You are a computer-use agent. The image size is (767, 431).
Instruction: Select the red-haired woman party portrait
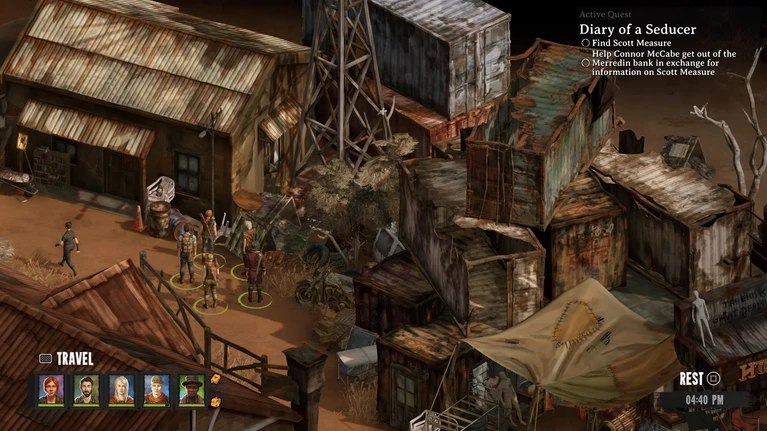tap(51, 389)
